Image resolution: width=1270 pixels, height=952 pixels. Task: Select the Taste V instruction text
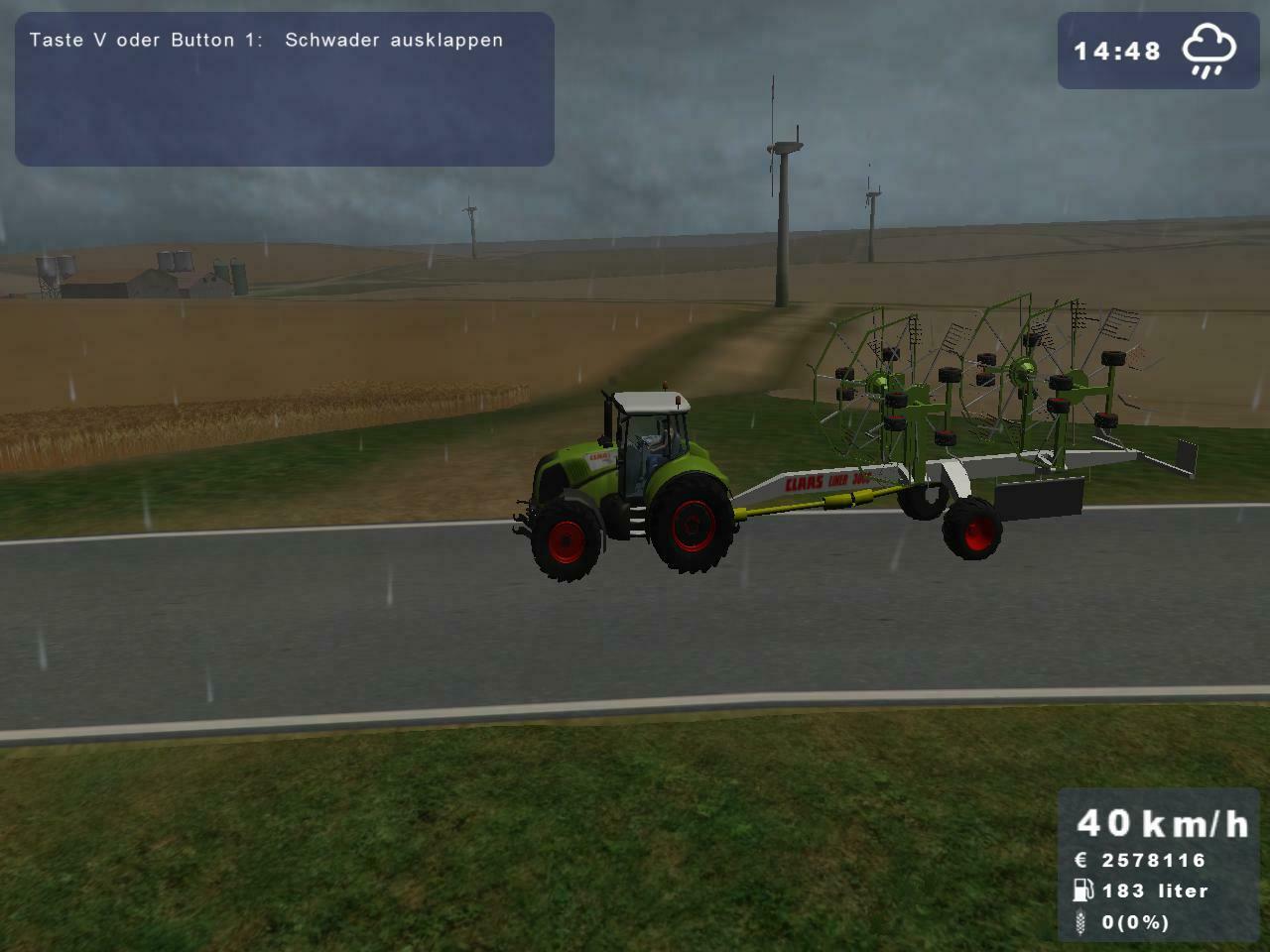pyautogui.click(x=149, y=41)
